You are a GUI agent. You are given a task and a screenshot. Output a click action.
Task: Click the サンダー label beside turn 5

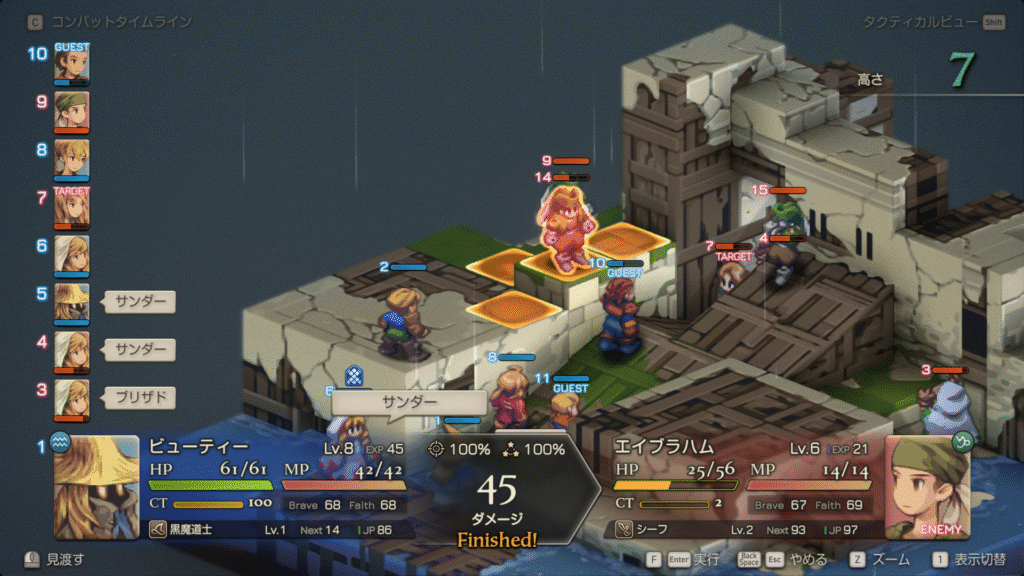click(140, 301)
